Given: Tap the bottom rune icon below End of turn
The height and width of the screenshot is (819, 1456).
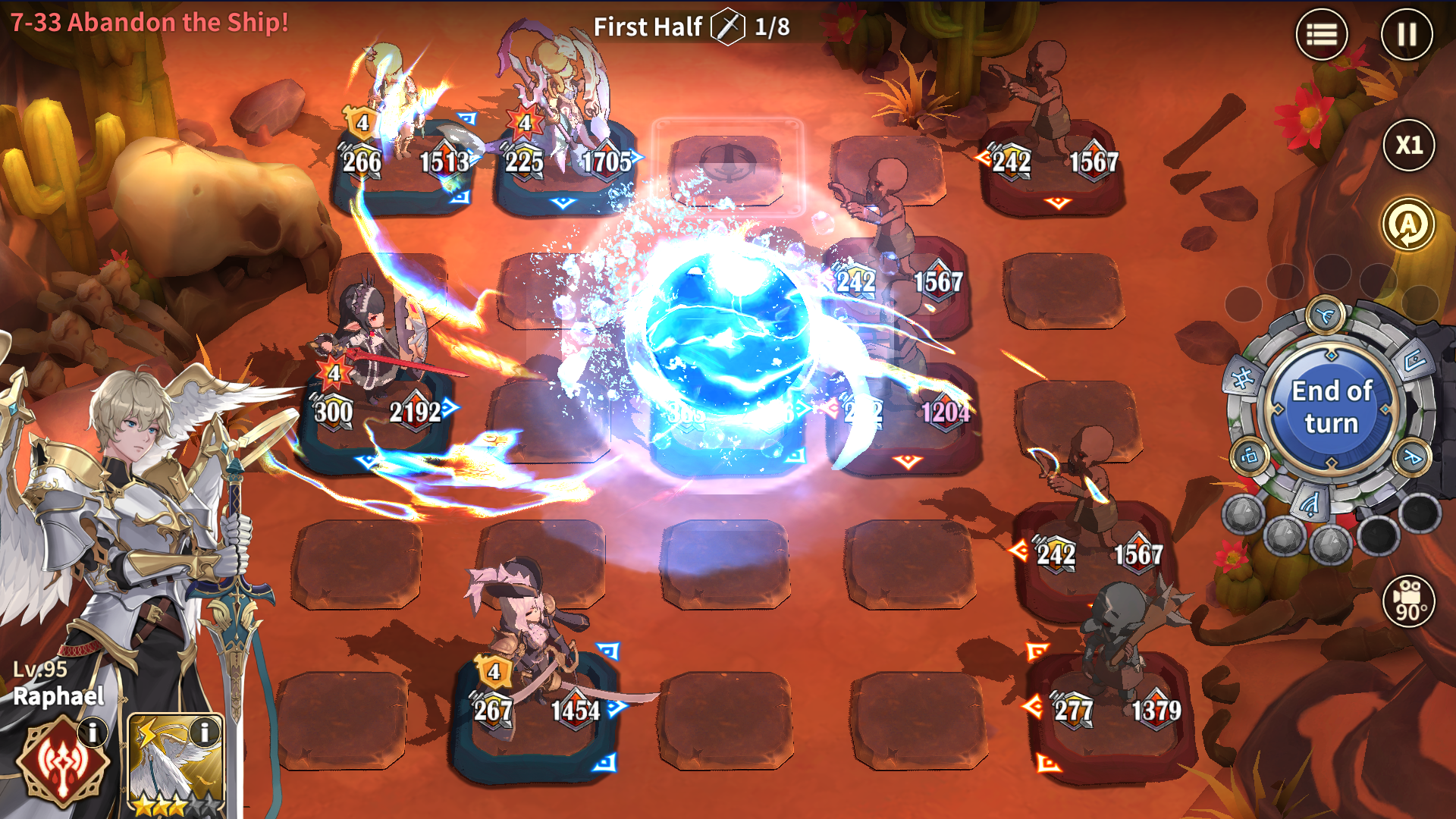Looking at the screenshot, I should click(1310, 504).
